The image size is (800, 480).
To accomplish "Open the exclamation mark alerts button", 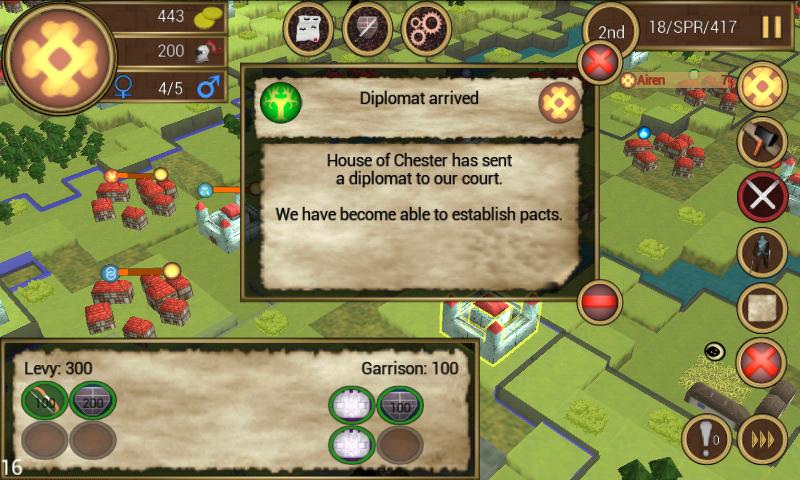I will [706, 438].
